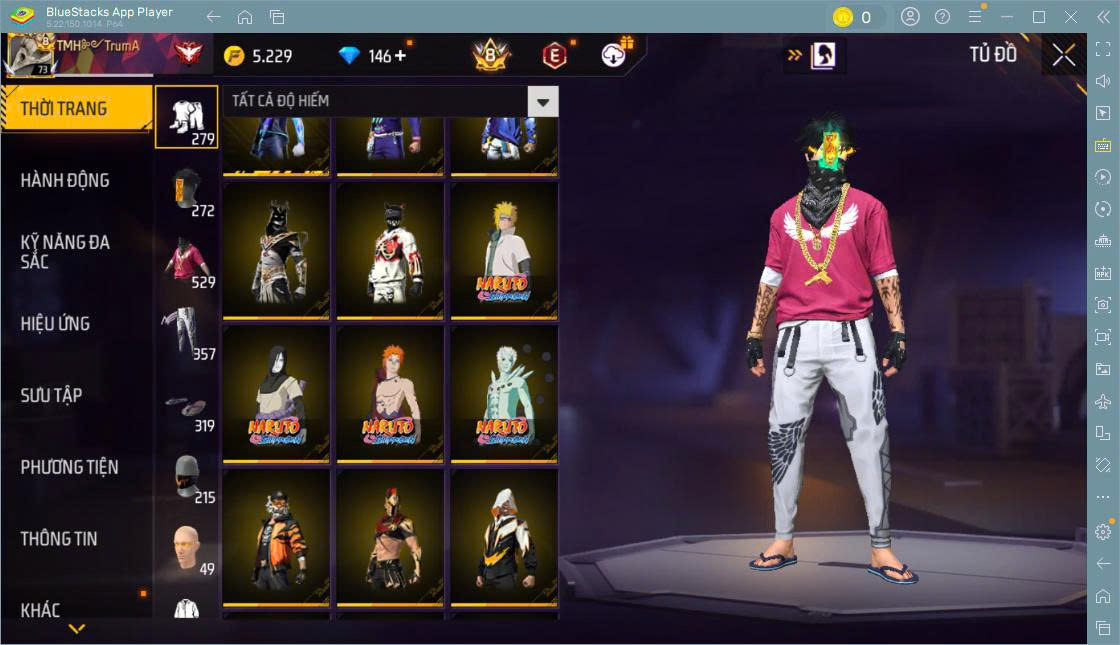The width and height of the screenshot is (1120, 645).
Task: Click the BlueStacks home button
Action: tap(245, 17)
